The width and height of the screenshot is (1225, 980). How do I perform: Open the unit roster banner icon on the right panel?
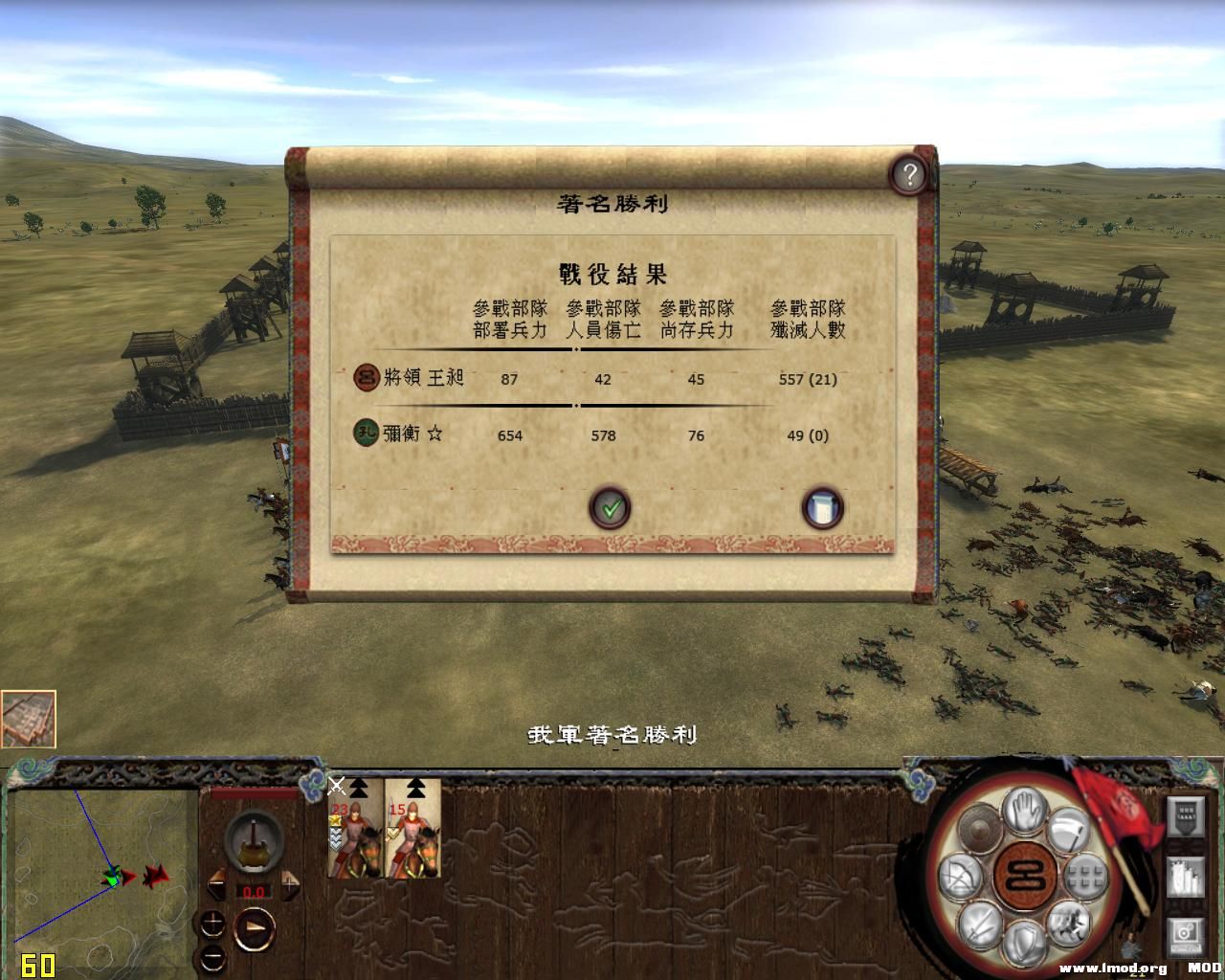pos(1185,816)
